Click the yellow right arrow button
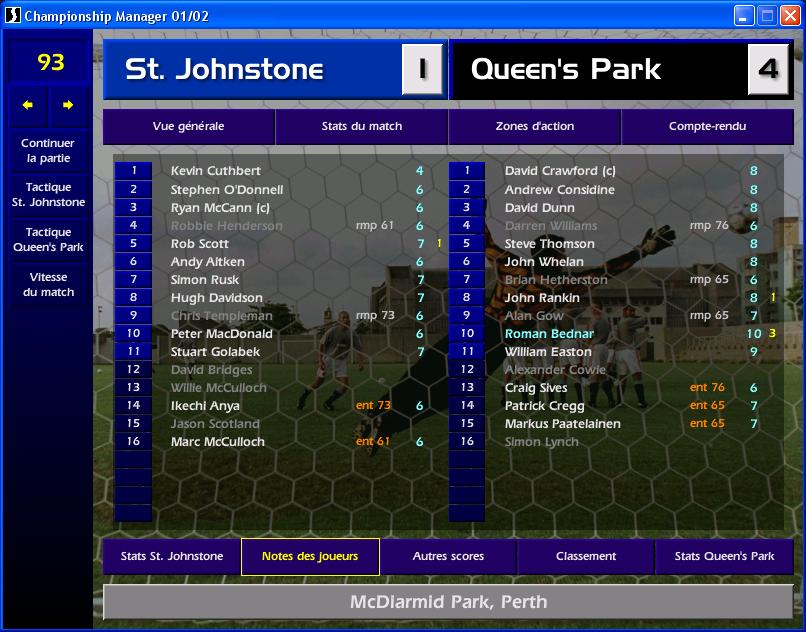Viewport: 806px width, 632px height. click(68, 105)
